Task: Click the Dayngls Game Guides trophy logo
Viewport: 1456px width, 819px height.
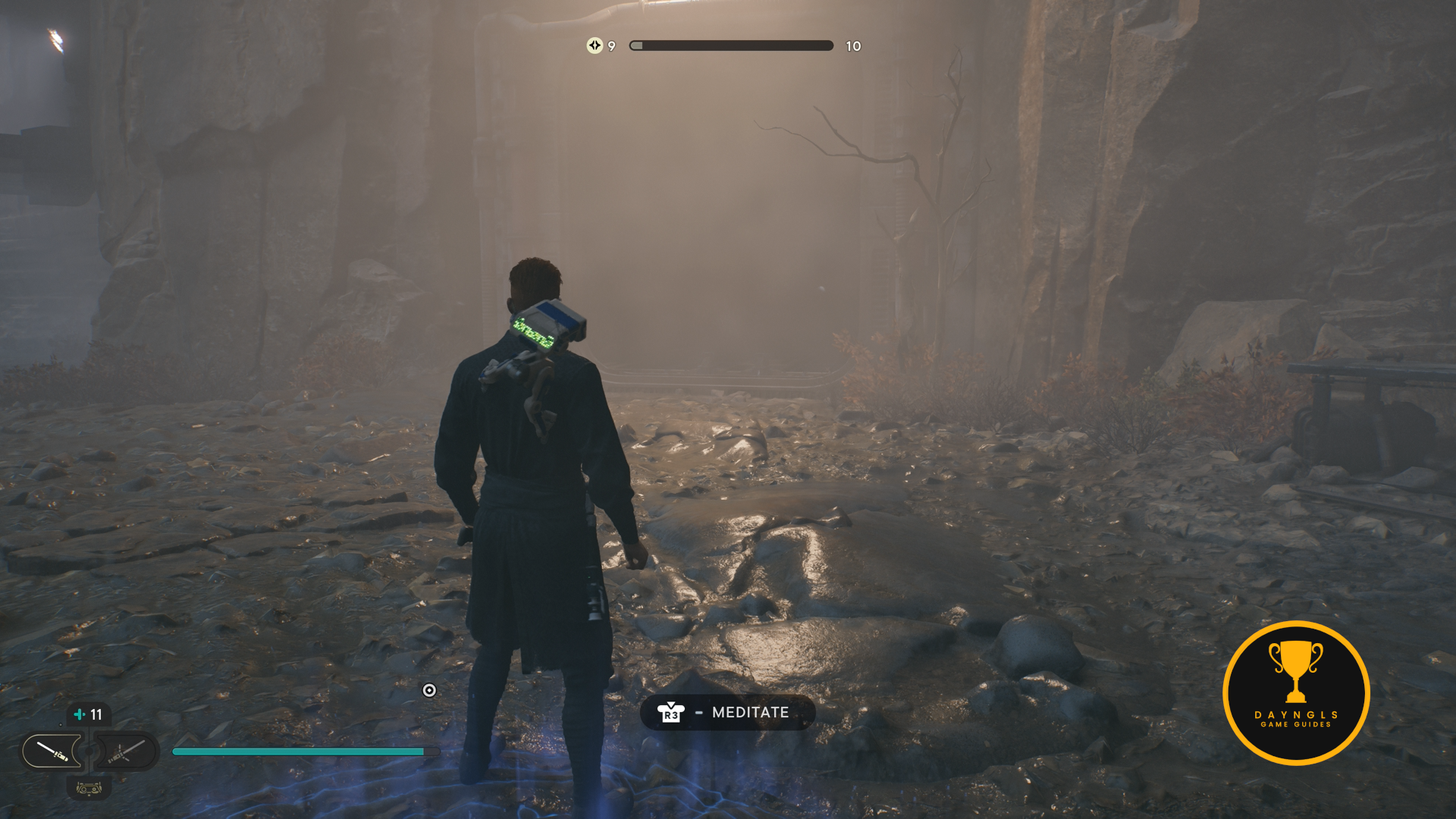Action: point(1296,693)
